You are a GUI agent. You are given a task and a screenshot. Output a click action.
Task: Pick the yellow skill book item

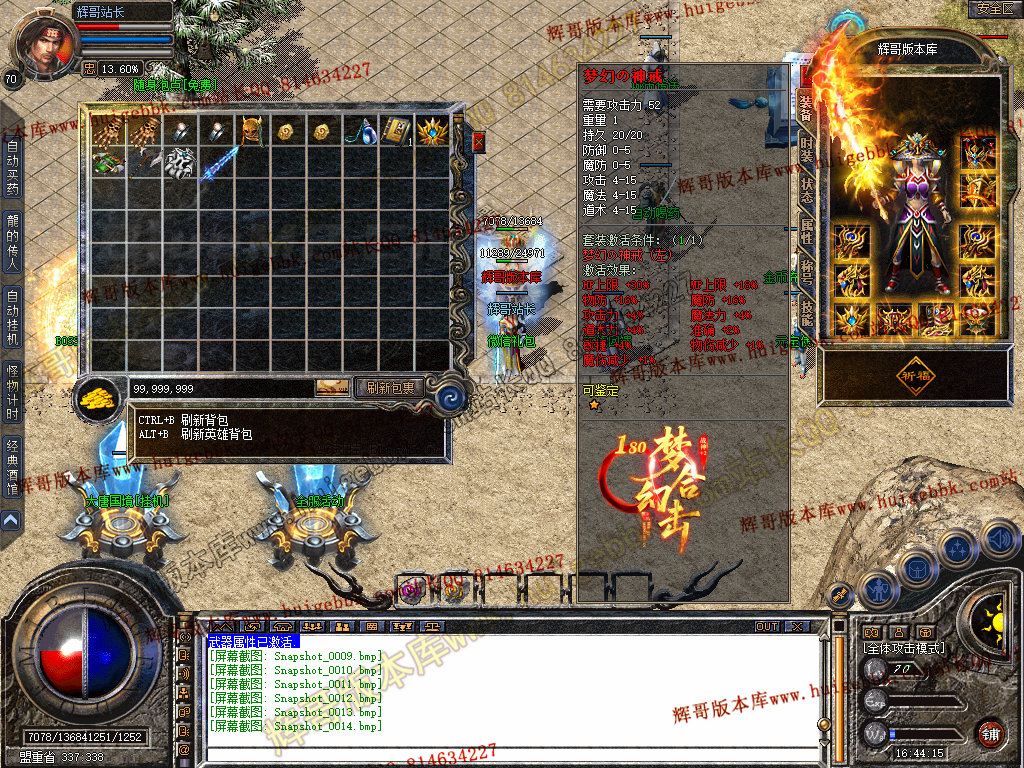click(x=396, y=131)
